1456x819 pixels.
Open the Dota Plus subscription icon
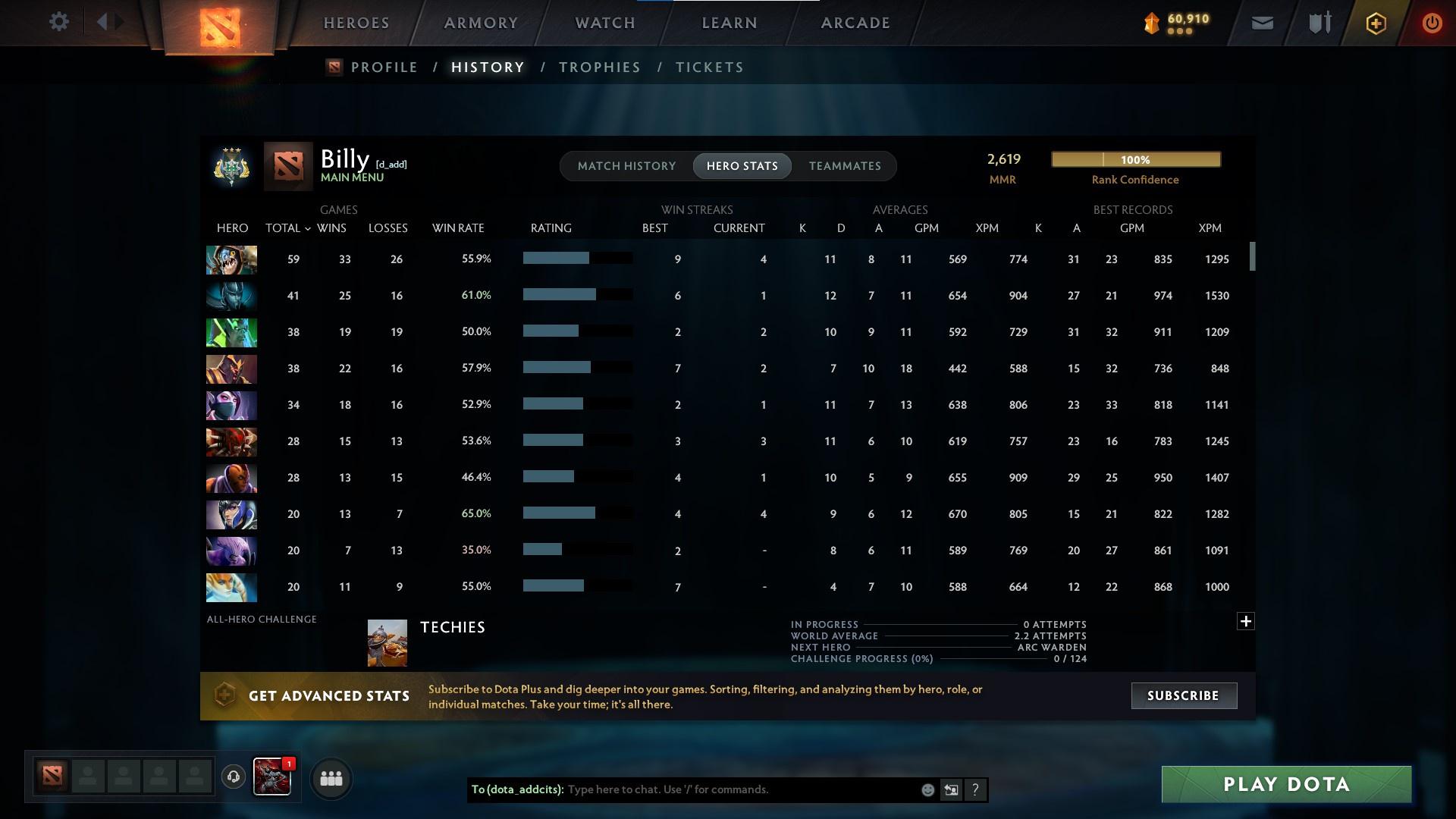click(x=1375, y=23)
